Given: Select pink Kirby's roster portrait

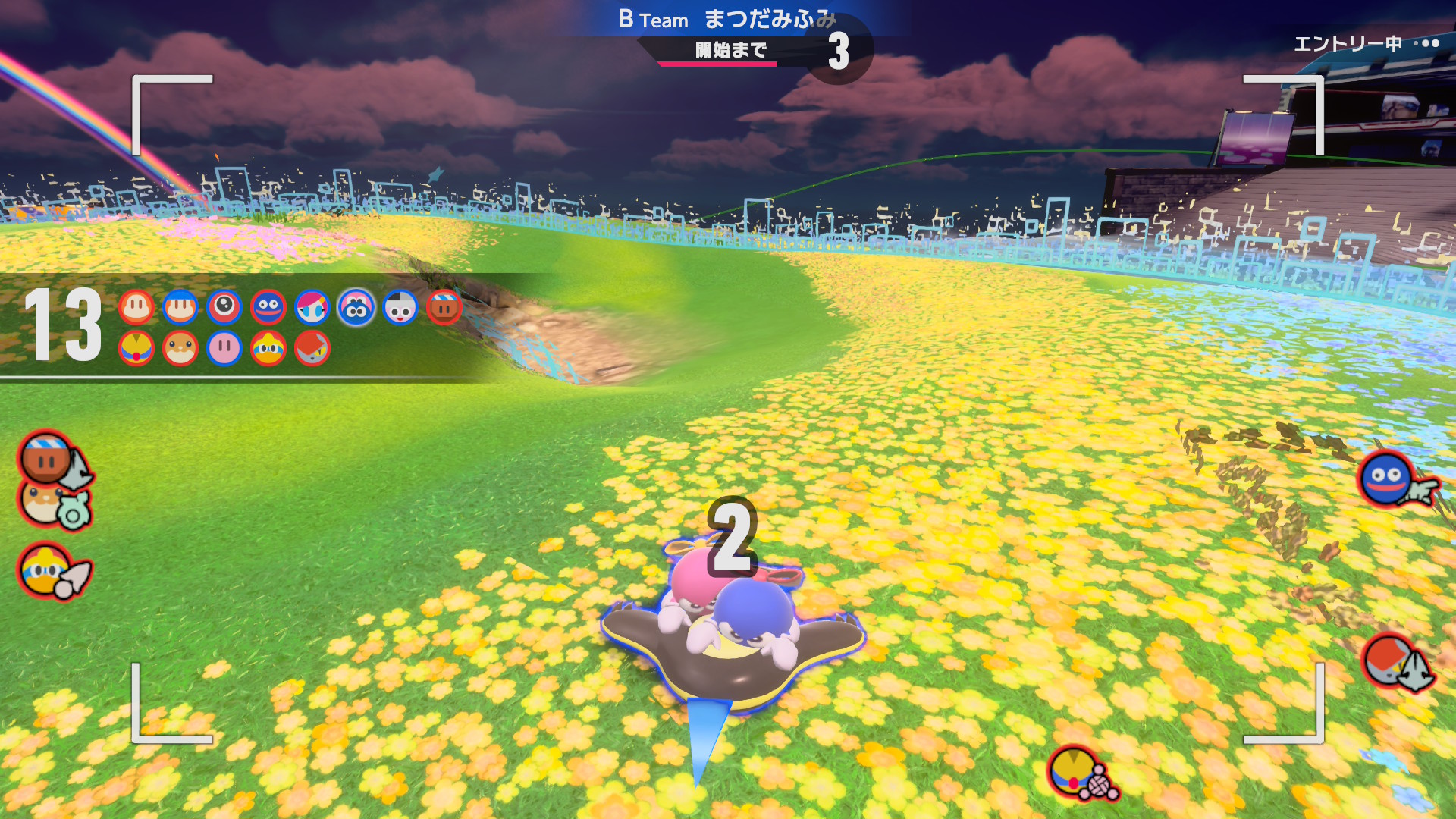Looking at the screenshot, I should [224, 348].
